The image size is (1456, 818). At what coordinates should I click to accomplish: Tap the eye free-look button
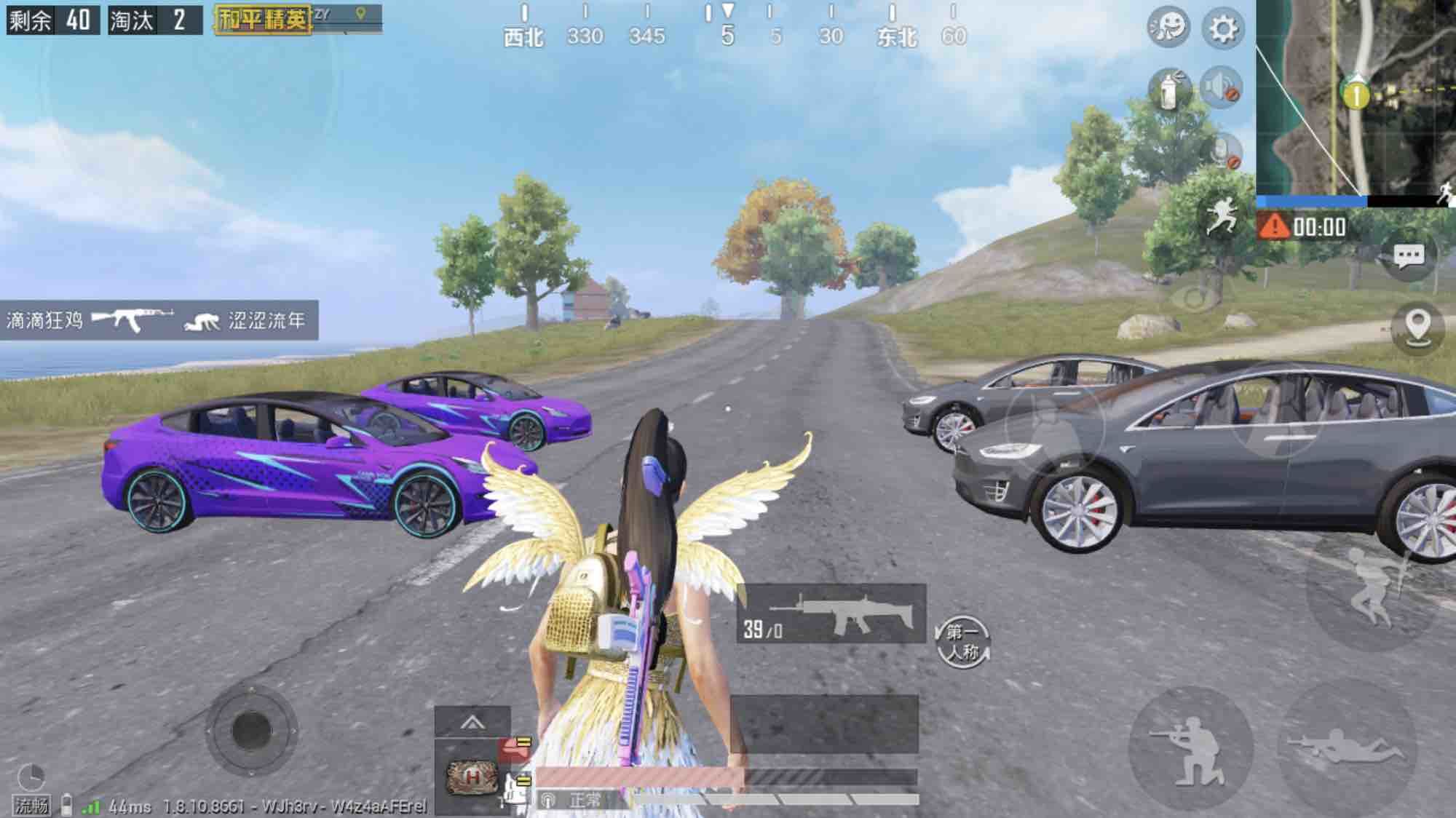[1194, 298]
